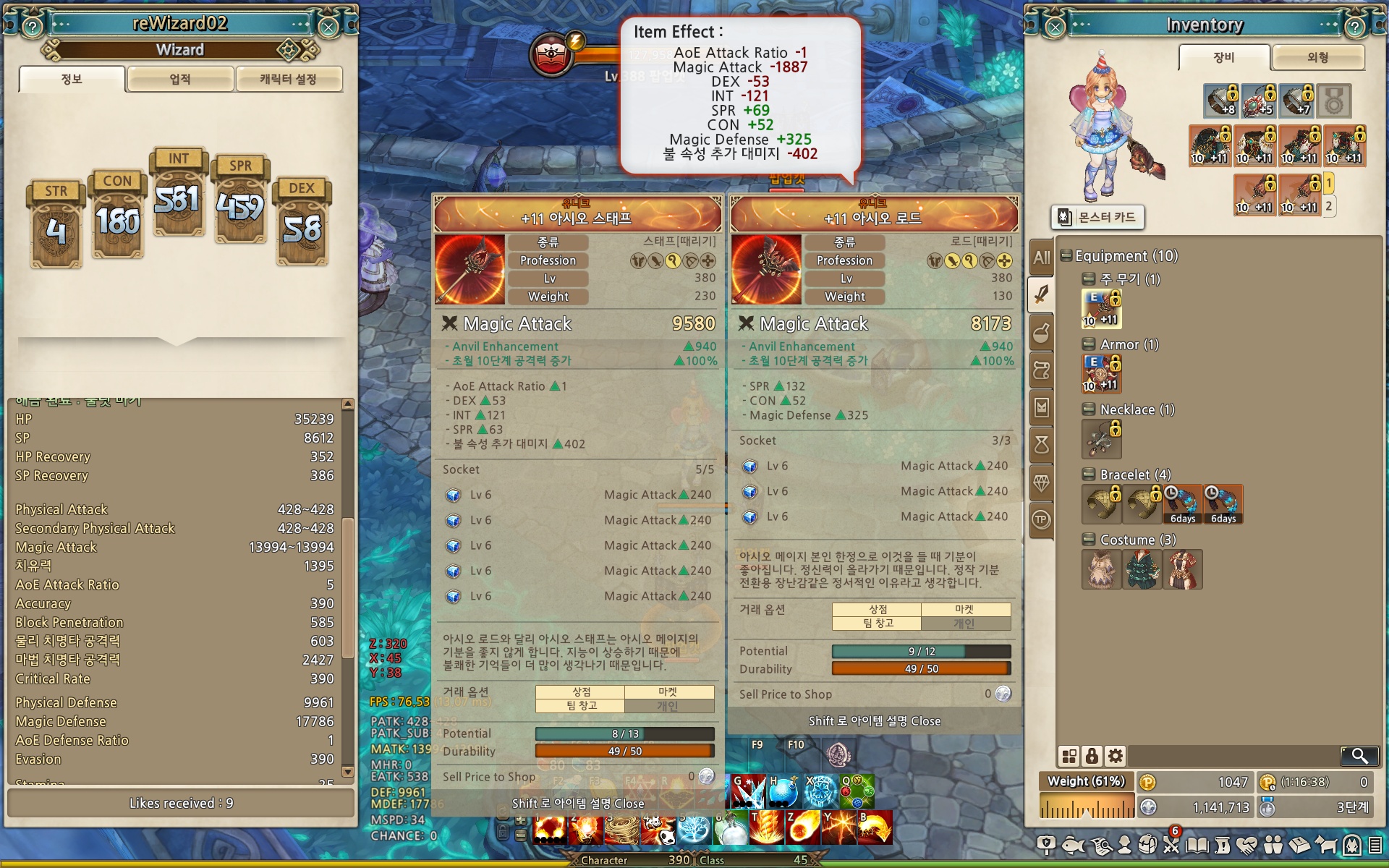Viewport: 1389px width, 868px height.
Task: Collapse the Costume (3) section
Action: point(1088,540)
